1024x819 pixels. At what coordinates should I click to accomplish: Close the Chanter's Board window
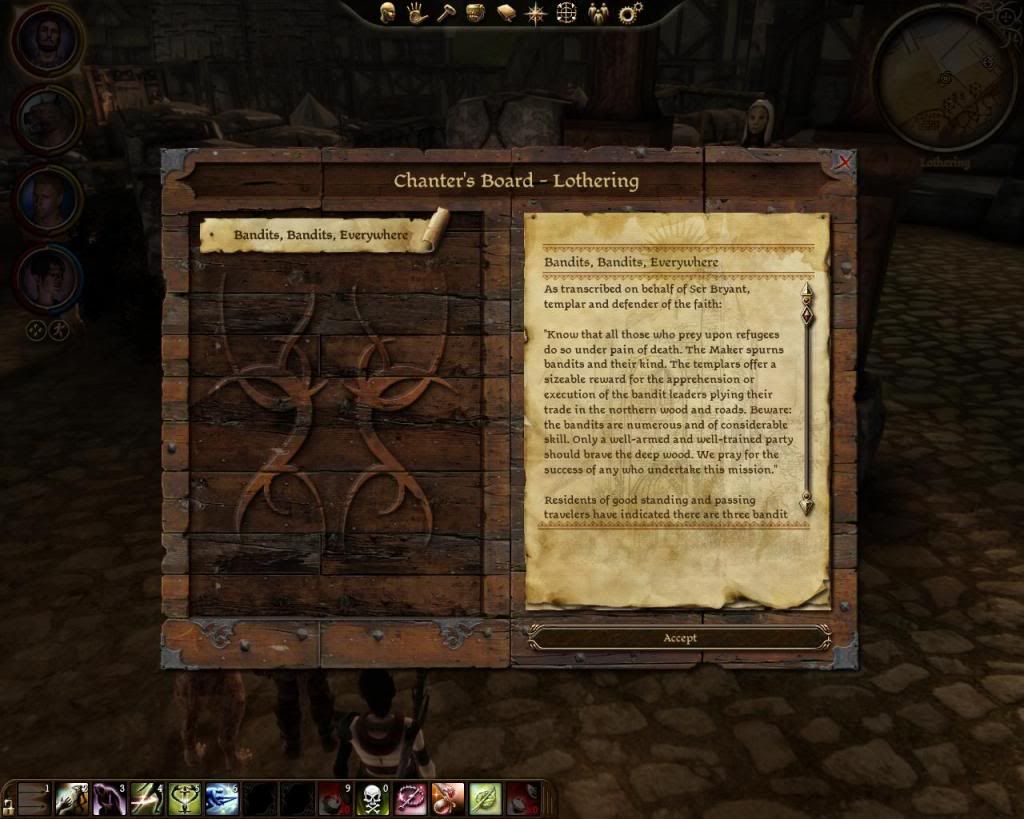click(x=845, y=161)
